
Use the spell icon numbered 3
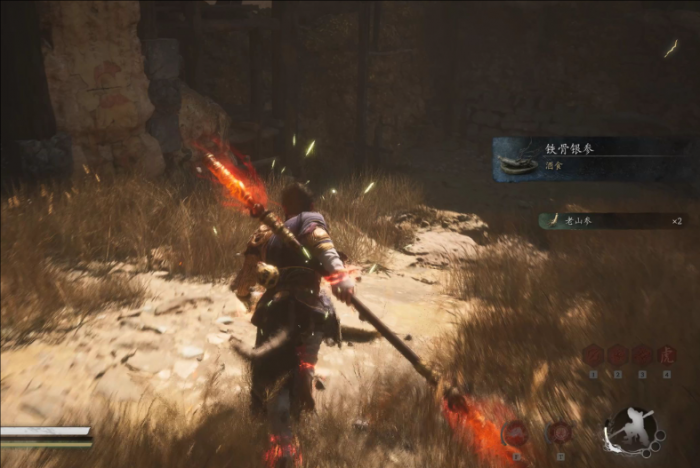(643, 355)
